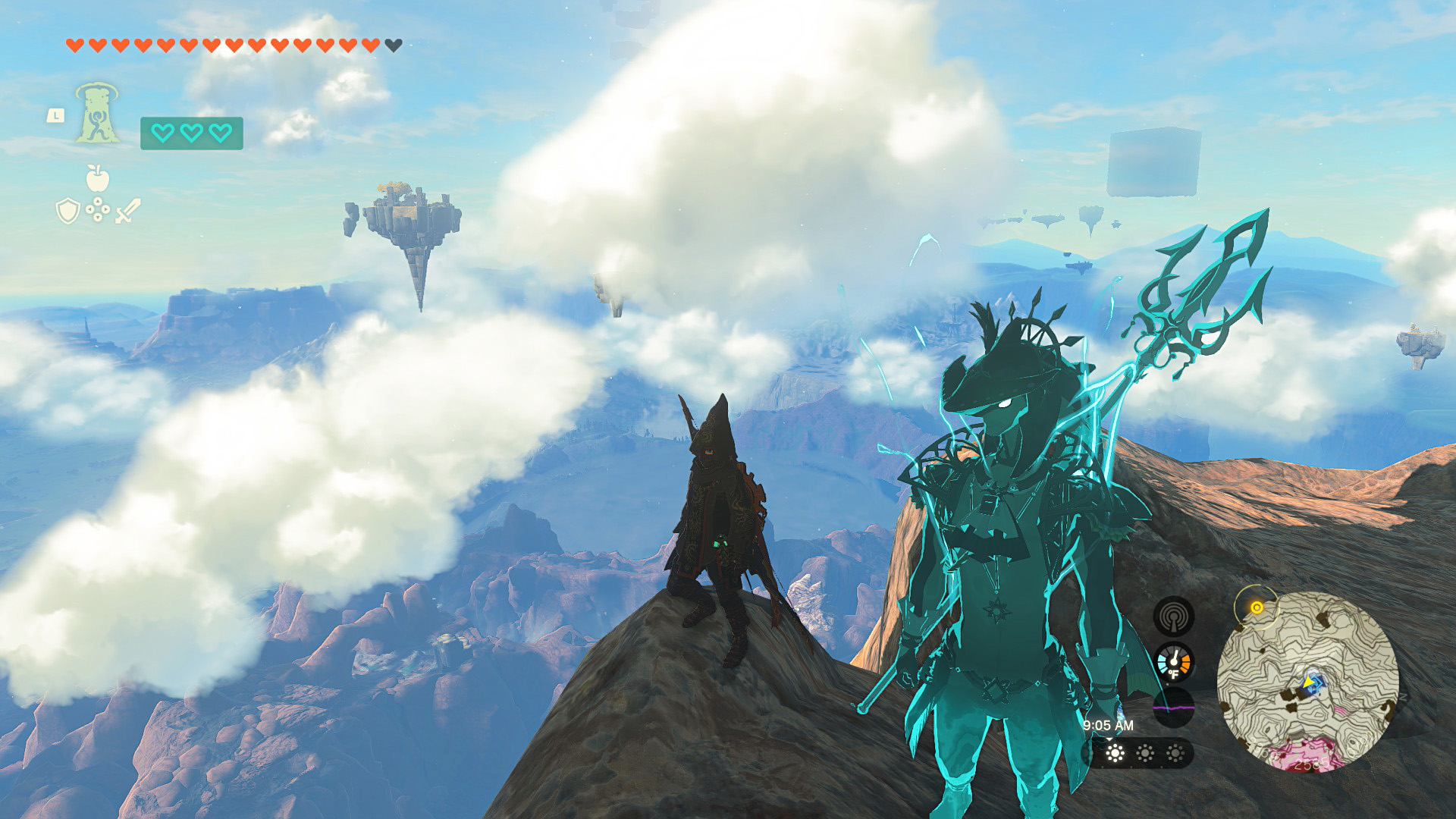Image resolution: width=1456 pixels, height=819 pixels.
Task: Open the sword weapon quick-select icon
Action: (128, 211)
